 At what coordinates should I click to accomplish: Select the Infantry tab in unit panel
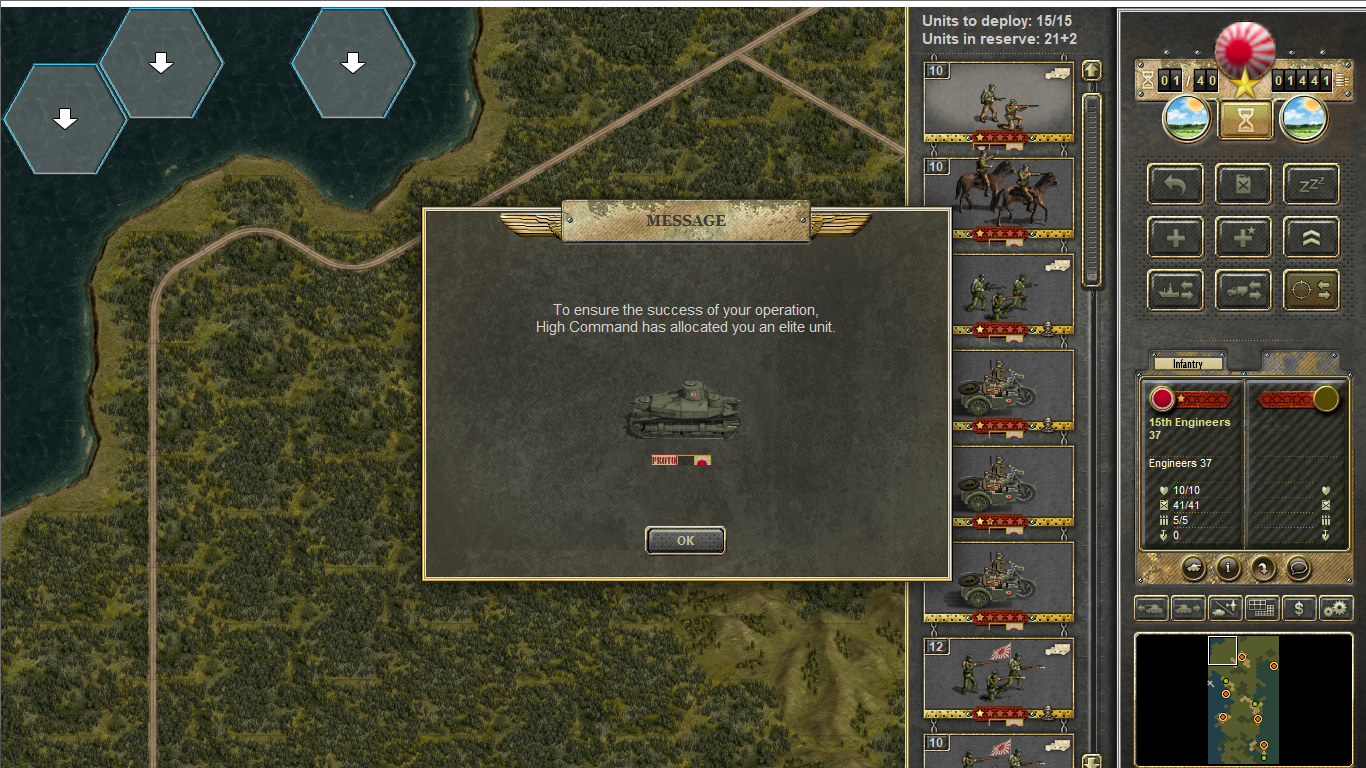click(x=1188, y=364)
